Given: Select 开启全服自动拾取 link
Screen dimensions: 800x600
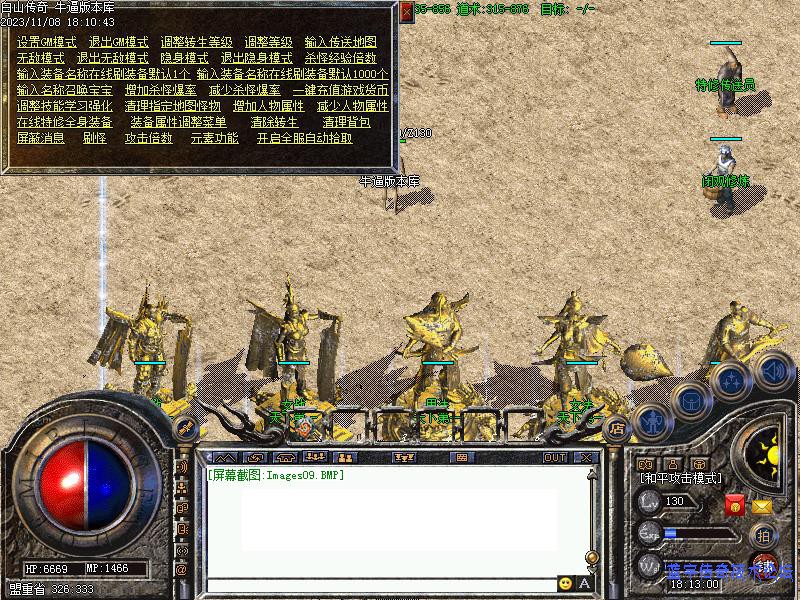Looking at the screenshot, I should tap(304, 138).
